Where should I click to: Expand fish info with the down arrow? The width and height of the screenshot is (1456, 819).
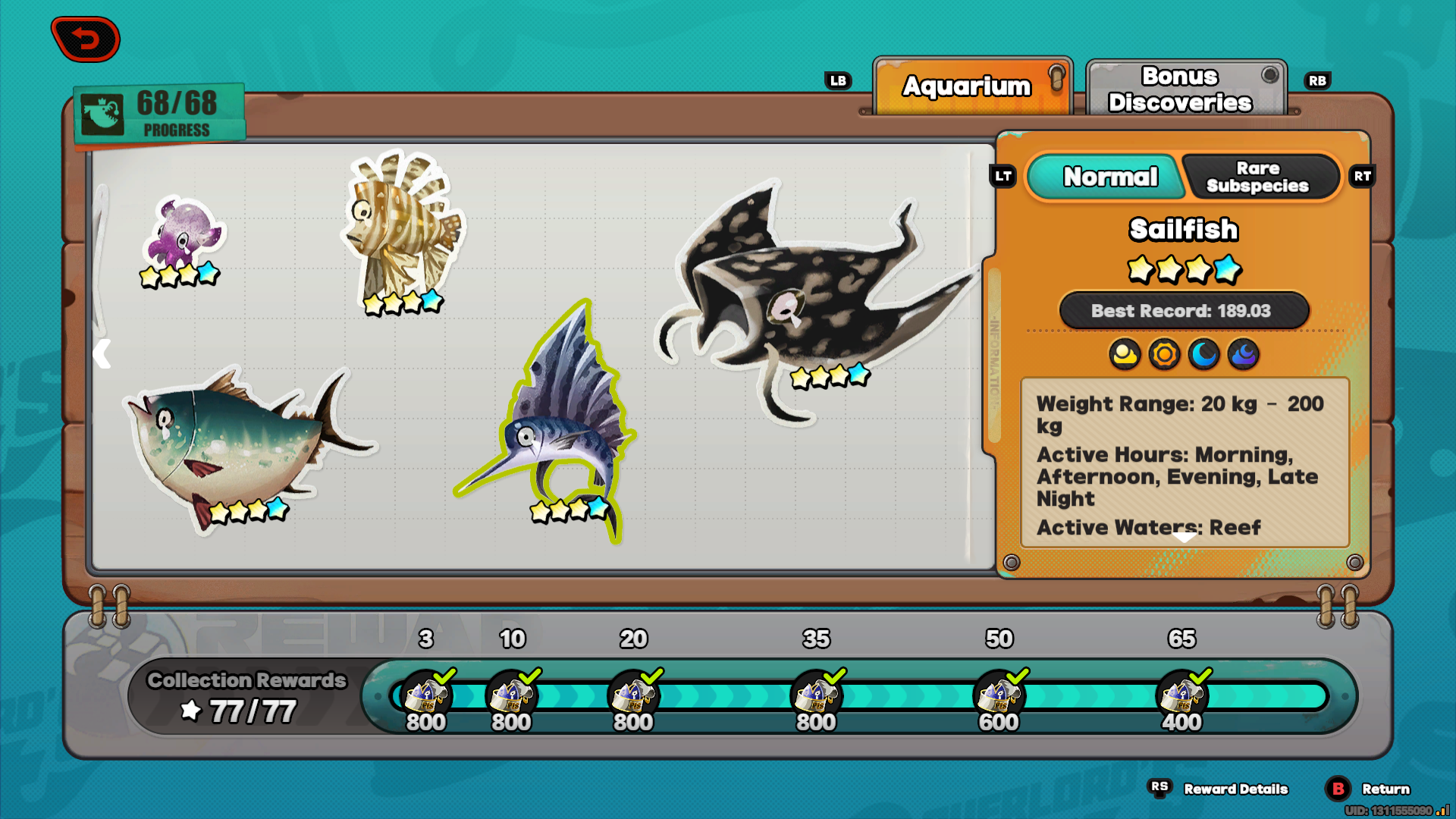tap(1184, 537)
